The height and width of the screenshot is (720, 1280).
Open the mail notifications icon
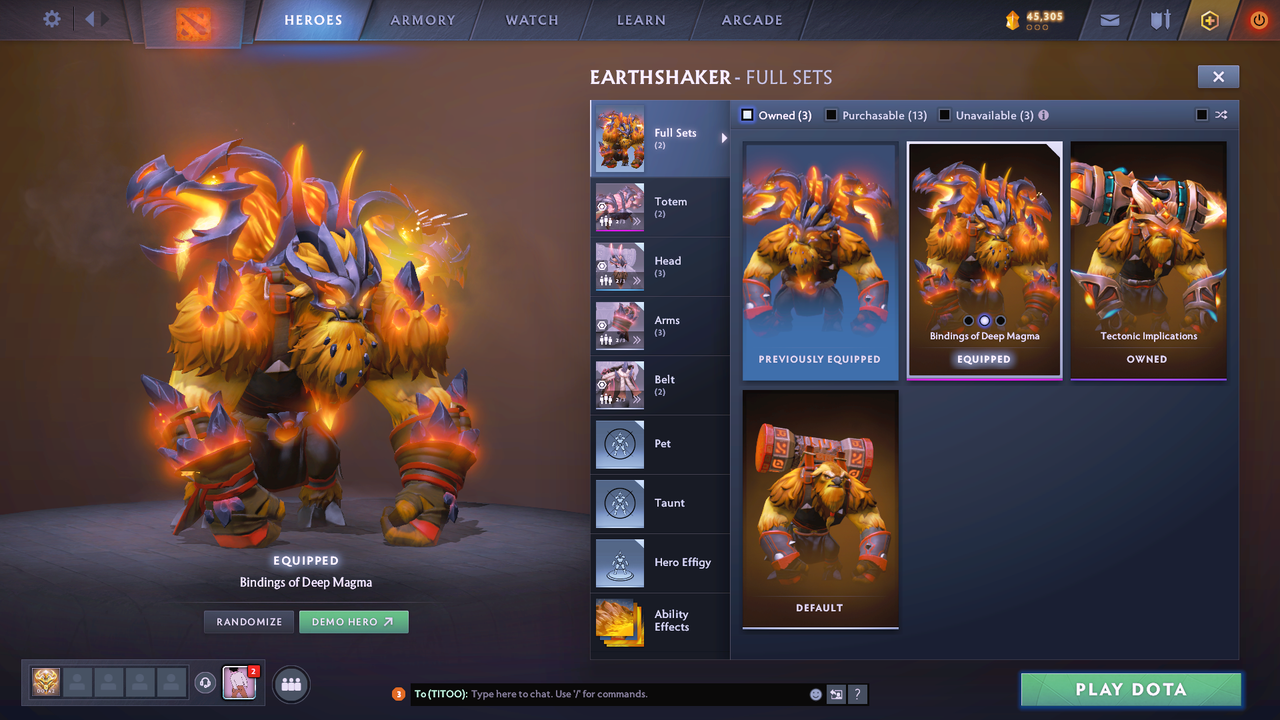[x=1108, y=19]
